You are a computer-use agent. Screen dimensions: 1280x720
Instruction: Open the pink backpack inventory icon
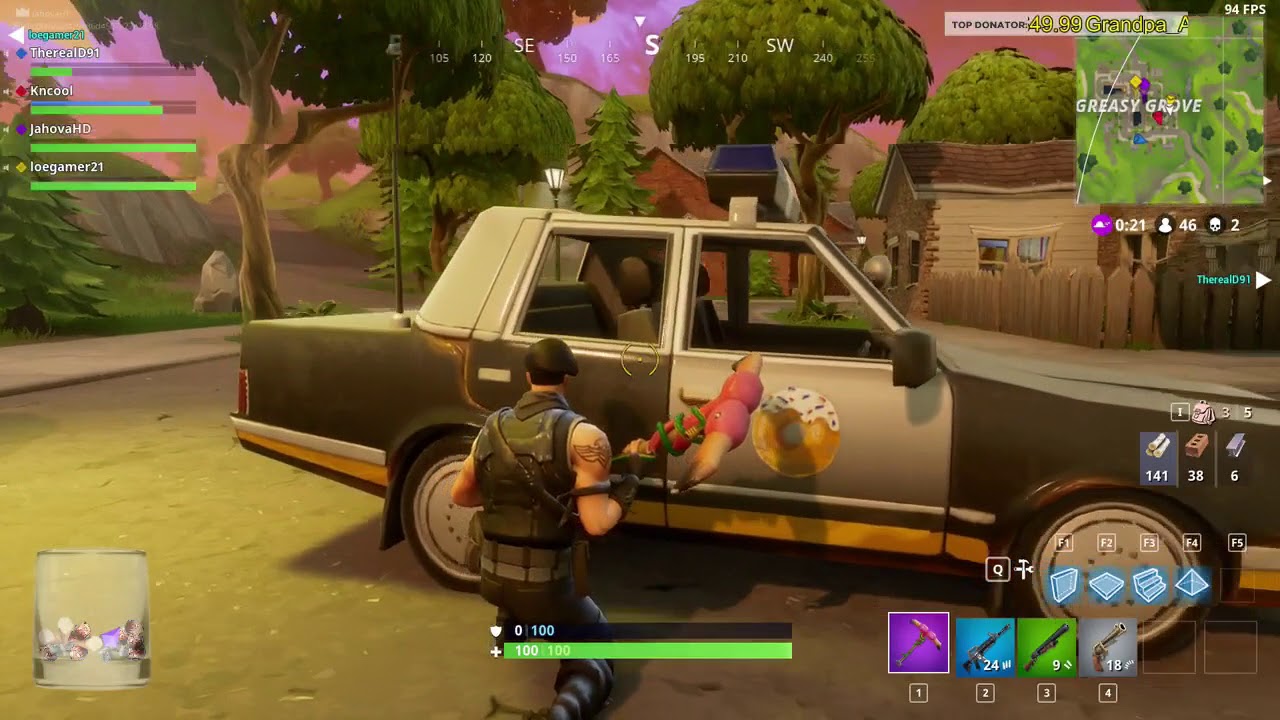click(1202, 412)
